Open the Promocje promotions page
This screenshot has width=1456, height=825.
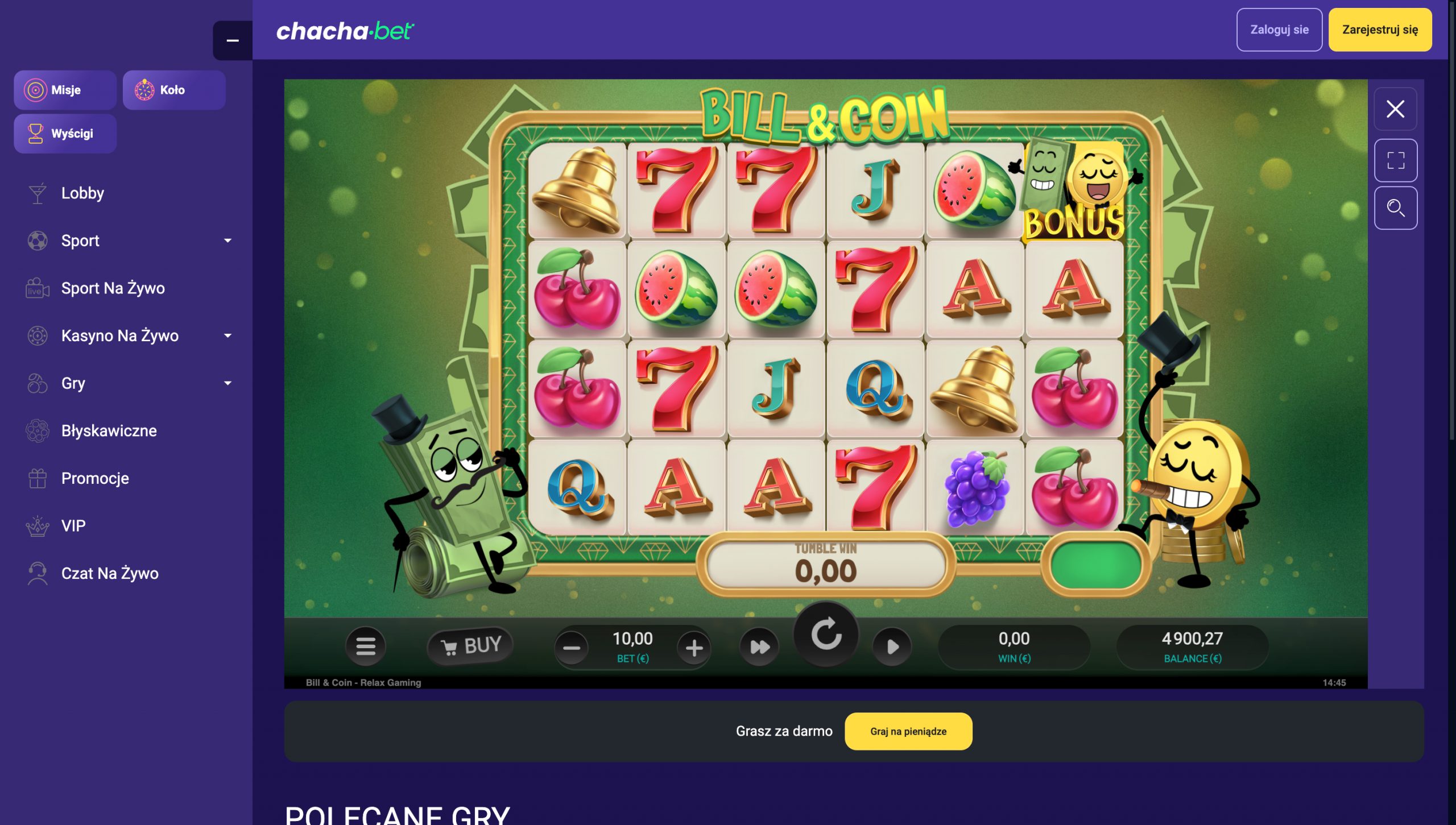point(94,478)
